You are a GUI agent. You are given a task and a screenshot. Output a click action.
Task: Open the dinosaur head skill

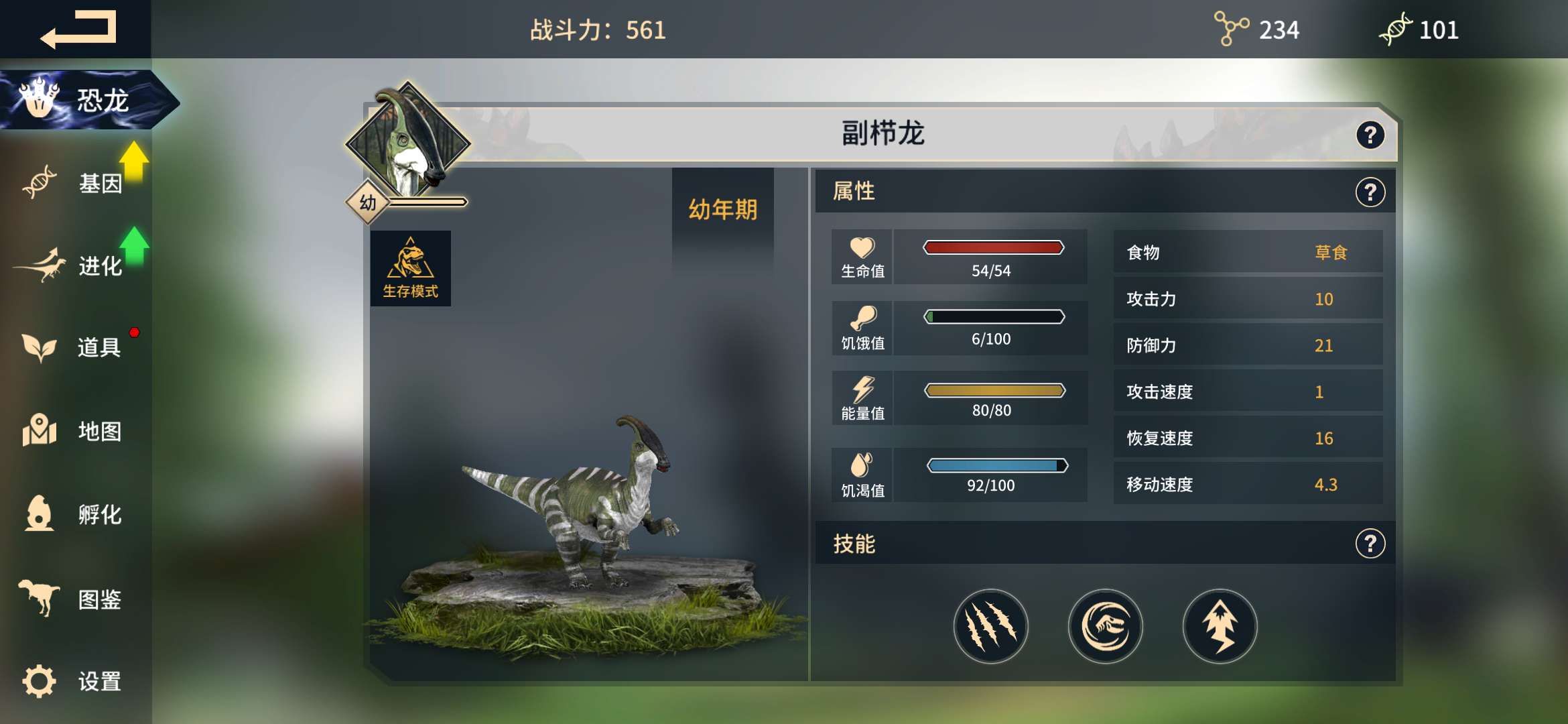pos(1106,625)
